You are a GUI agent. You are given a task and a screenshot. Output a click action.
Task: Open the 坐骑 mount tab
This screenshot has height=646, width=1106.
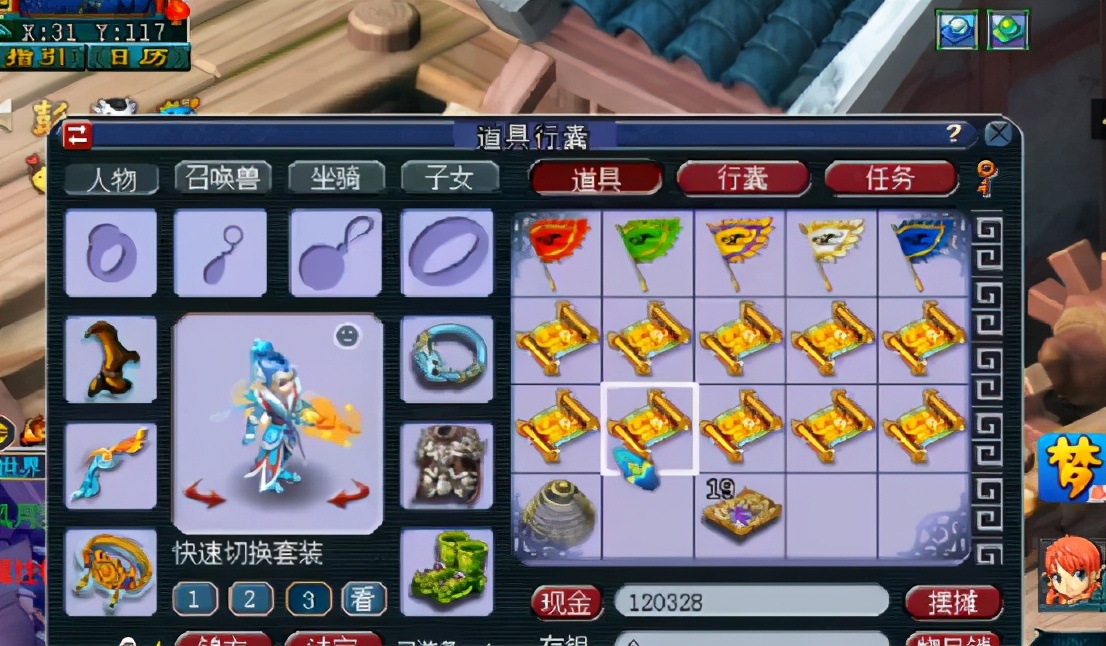coord(337,177)
